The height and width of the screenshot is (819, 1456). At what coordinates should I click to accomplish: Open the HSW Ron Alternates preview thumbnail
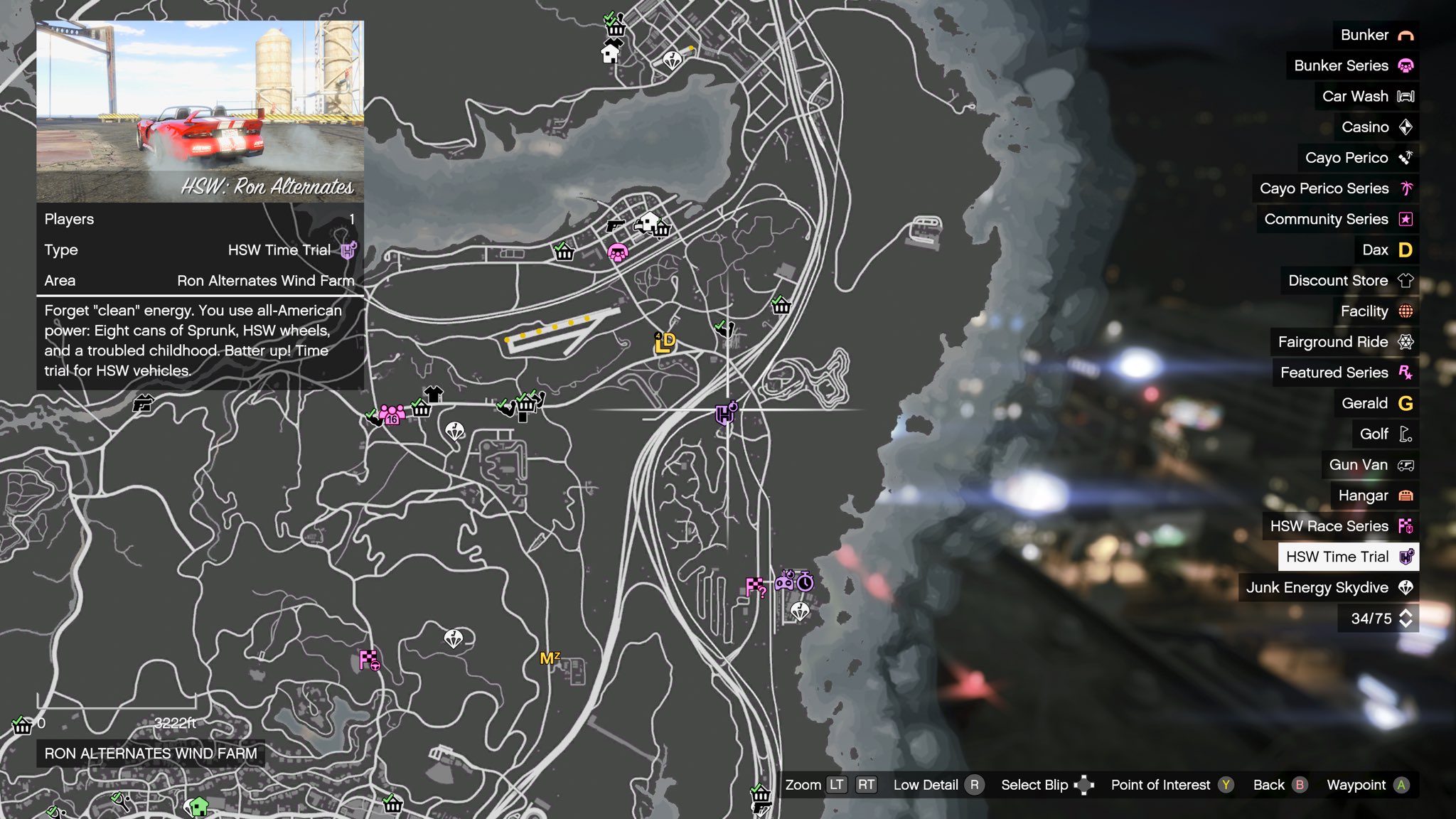click(200, 112)
